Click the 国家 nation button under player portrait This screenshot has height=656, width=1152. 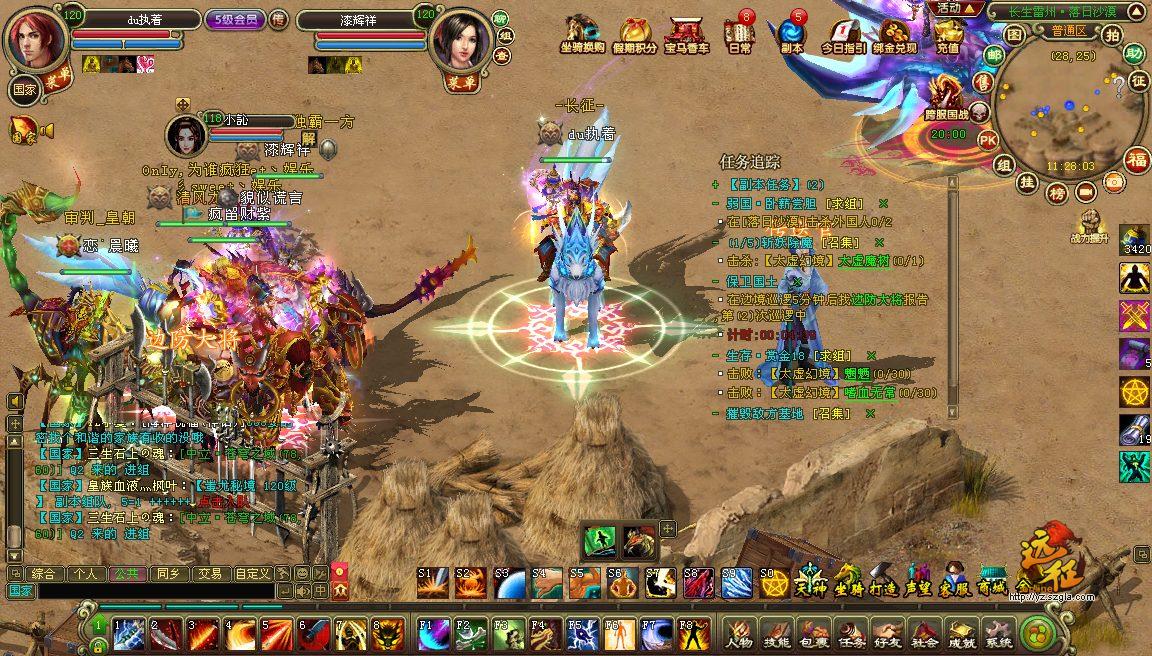25,88
